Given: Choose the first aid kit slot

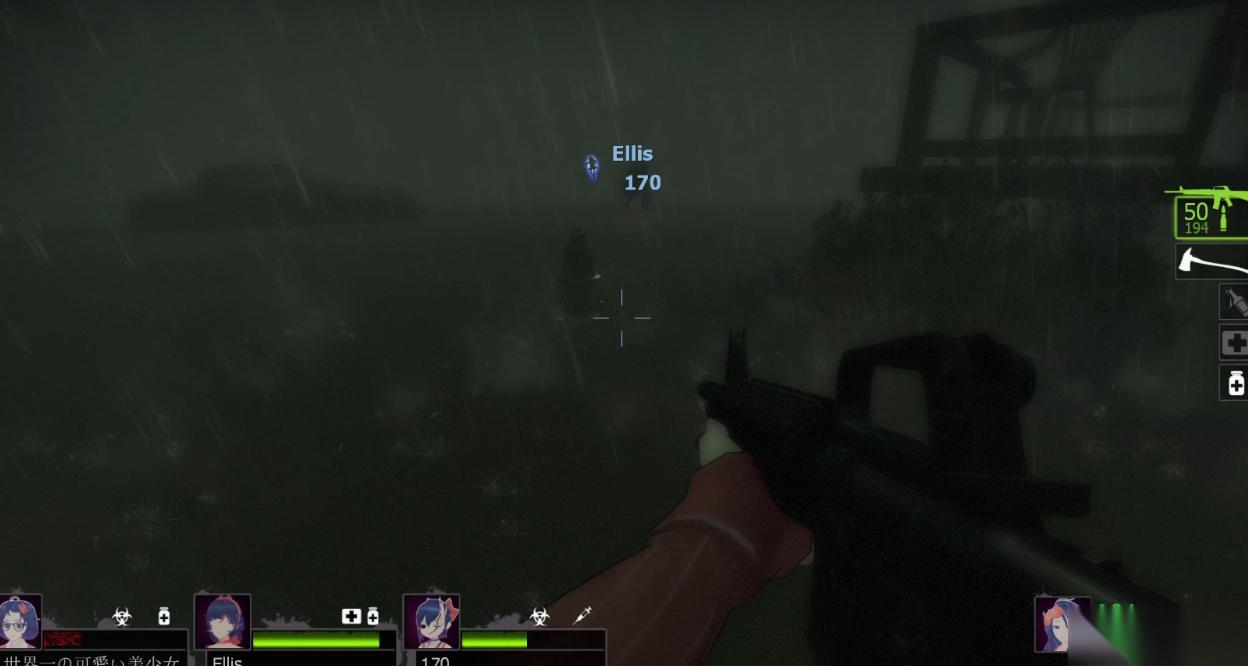Looking at the screenshot, I should pyautogui.click(x=1234, y=343).
